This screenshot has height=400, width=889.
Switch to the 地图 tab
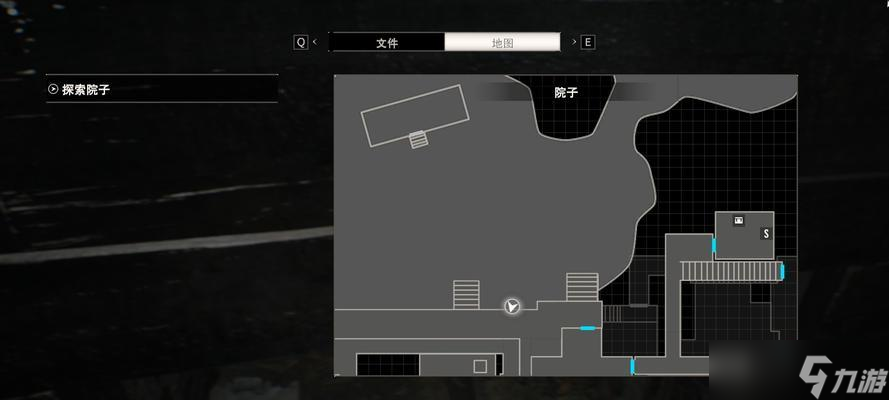coord(502,43)
